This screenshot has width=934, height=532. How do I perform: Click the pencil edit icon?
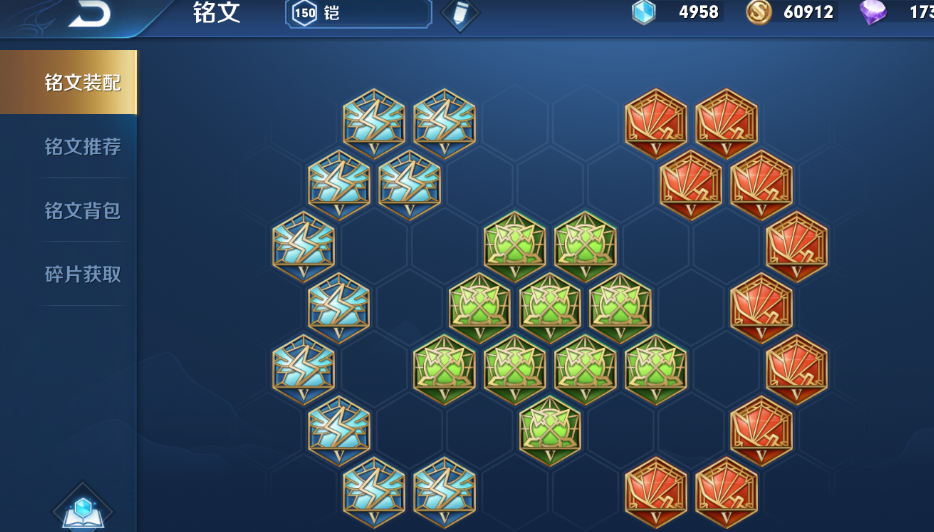(459, 13)
